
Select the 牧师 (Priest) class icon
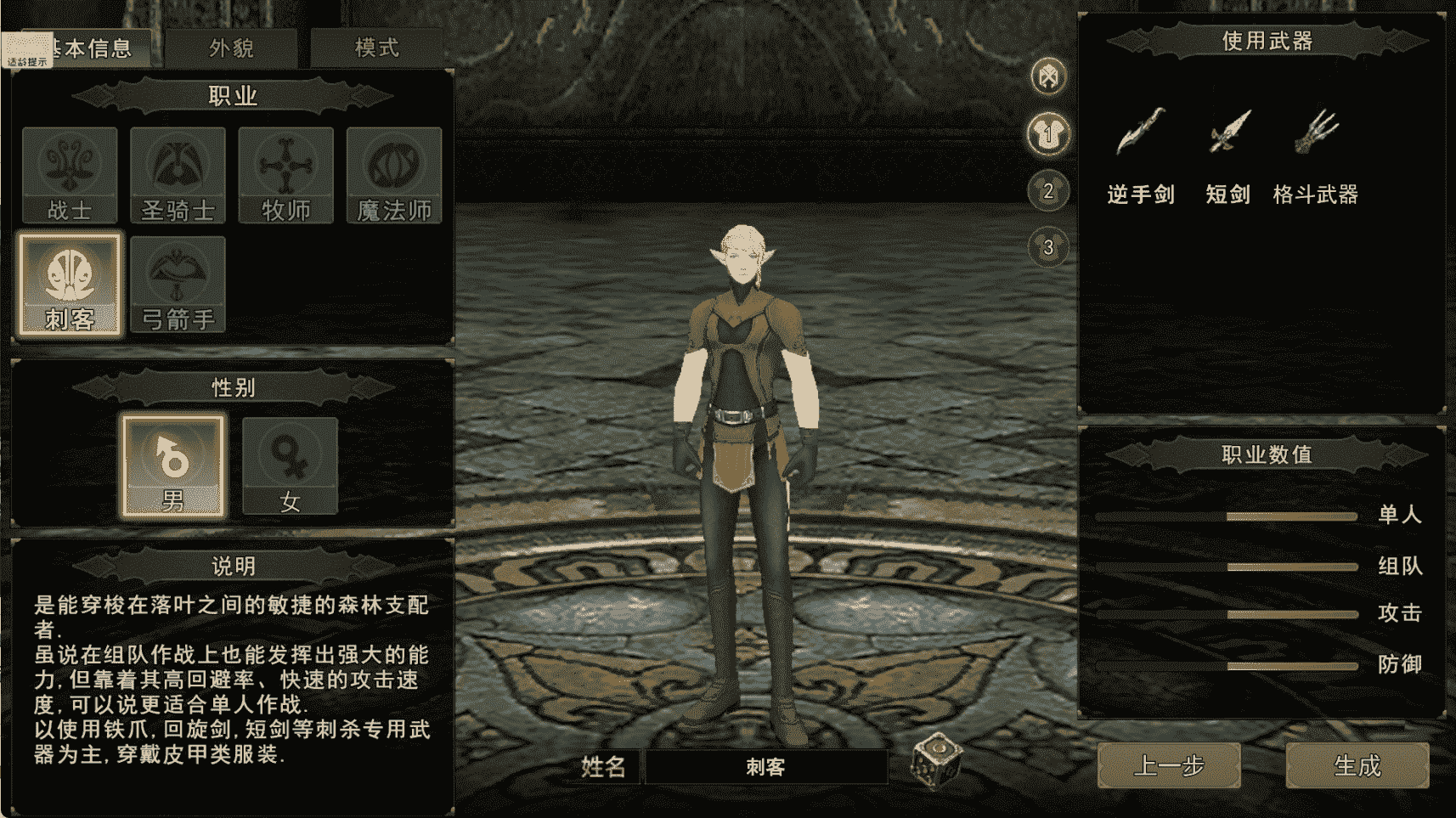point(285,172)
